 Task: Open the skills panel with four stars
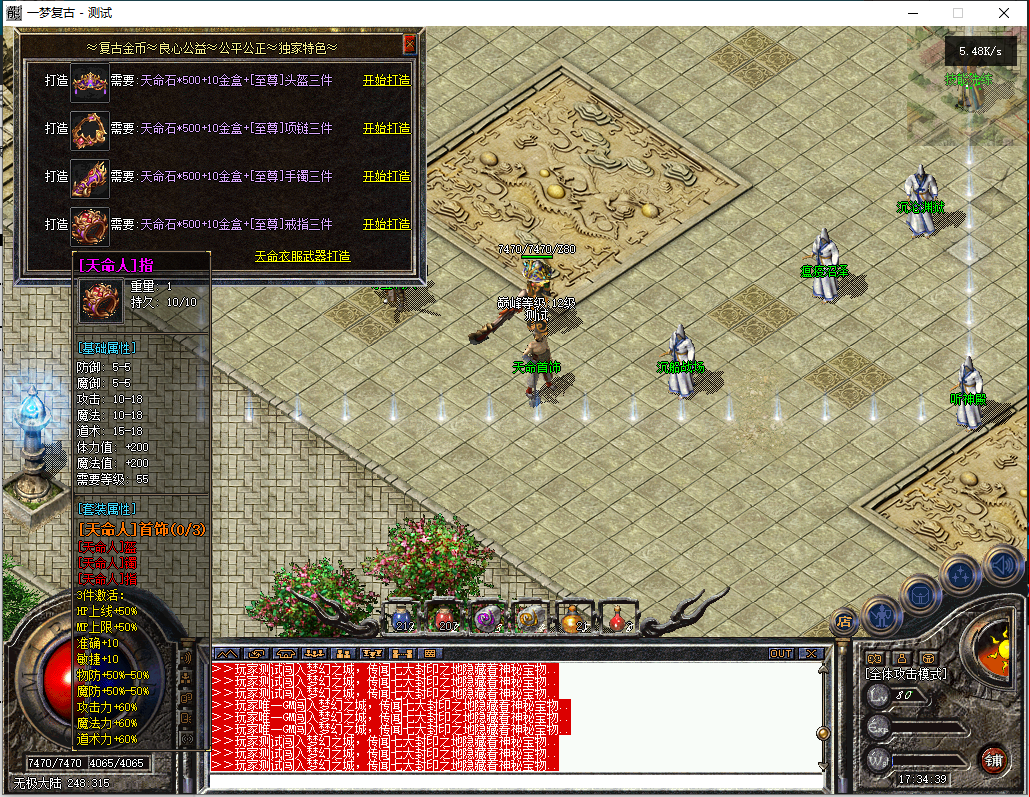(x=962, y=574)
